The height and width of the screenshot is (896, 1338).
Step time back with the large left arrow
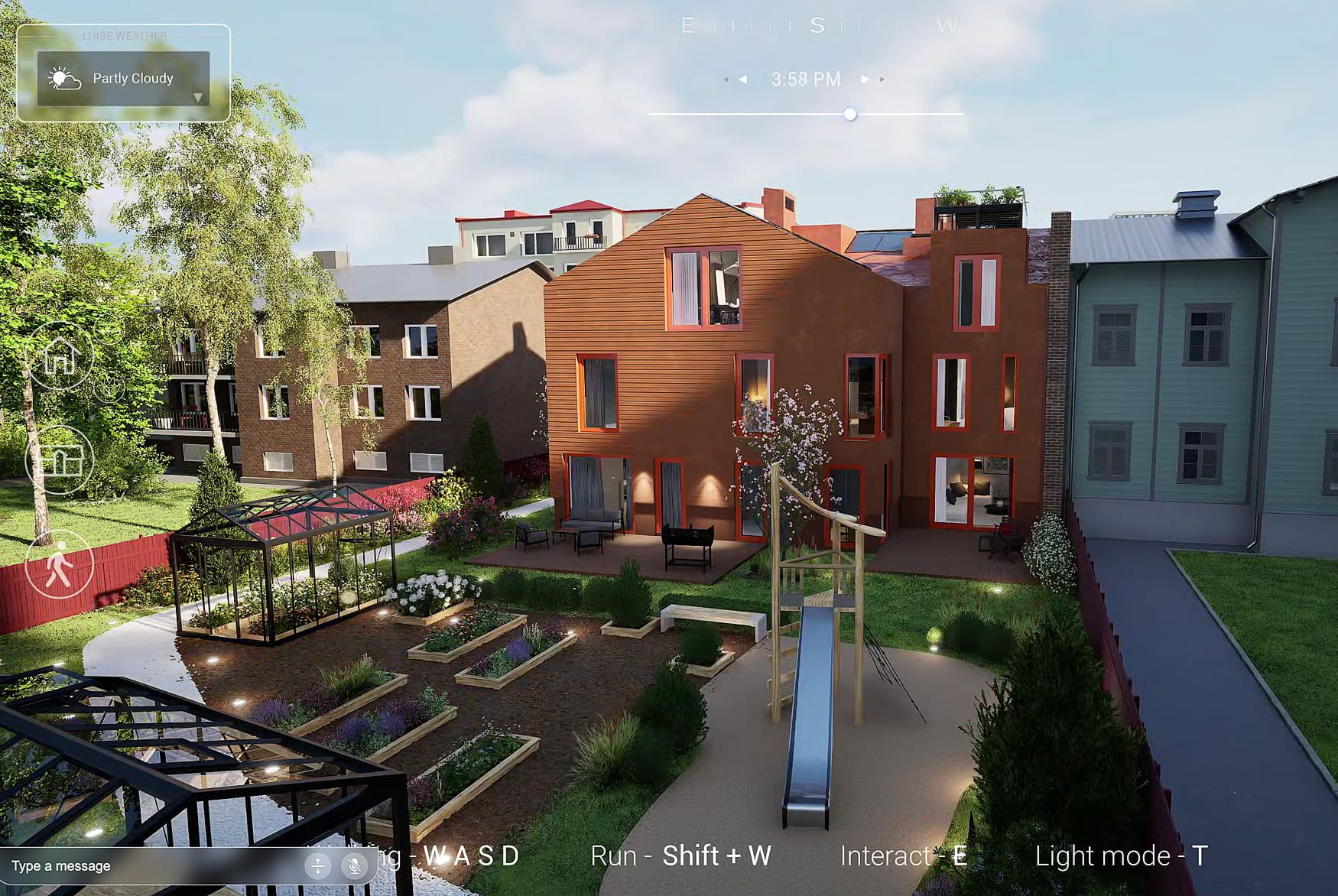point(742,80)
